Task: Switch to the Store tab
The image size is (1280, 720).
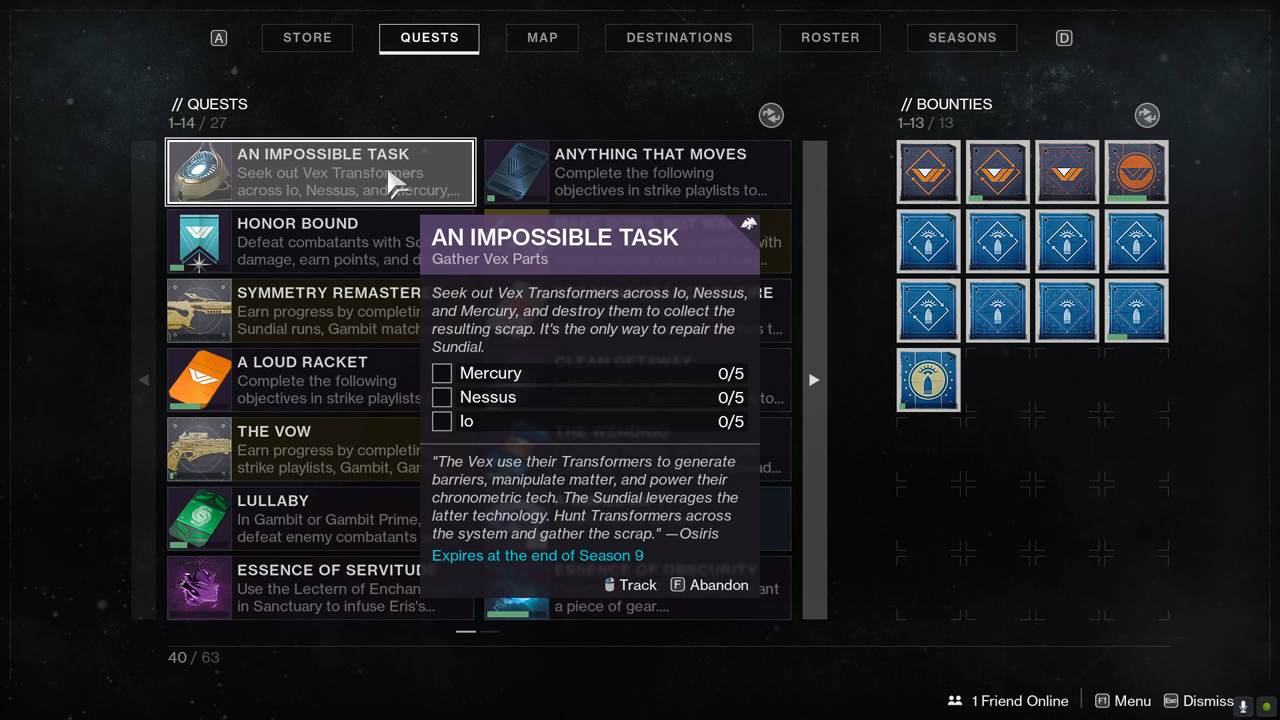Action: click(x=307, y=38)
